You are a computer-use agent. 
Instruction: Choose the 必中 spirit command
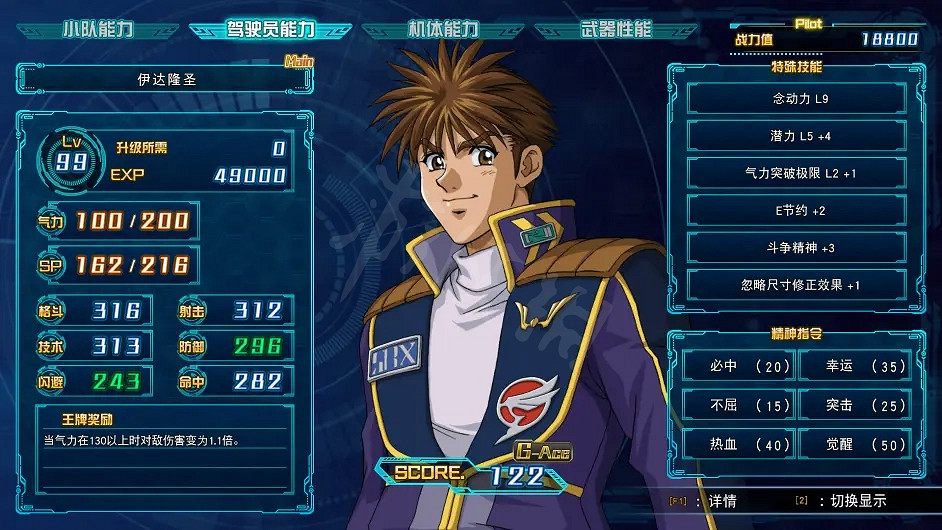click(x=739, y=367)
